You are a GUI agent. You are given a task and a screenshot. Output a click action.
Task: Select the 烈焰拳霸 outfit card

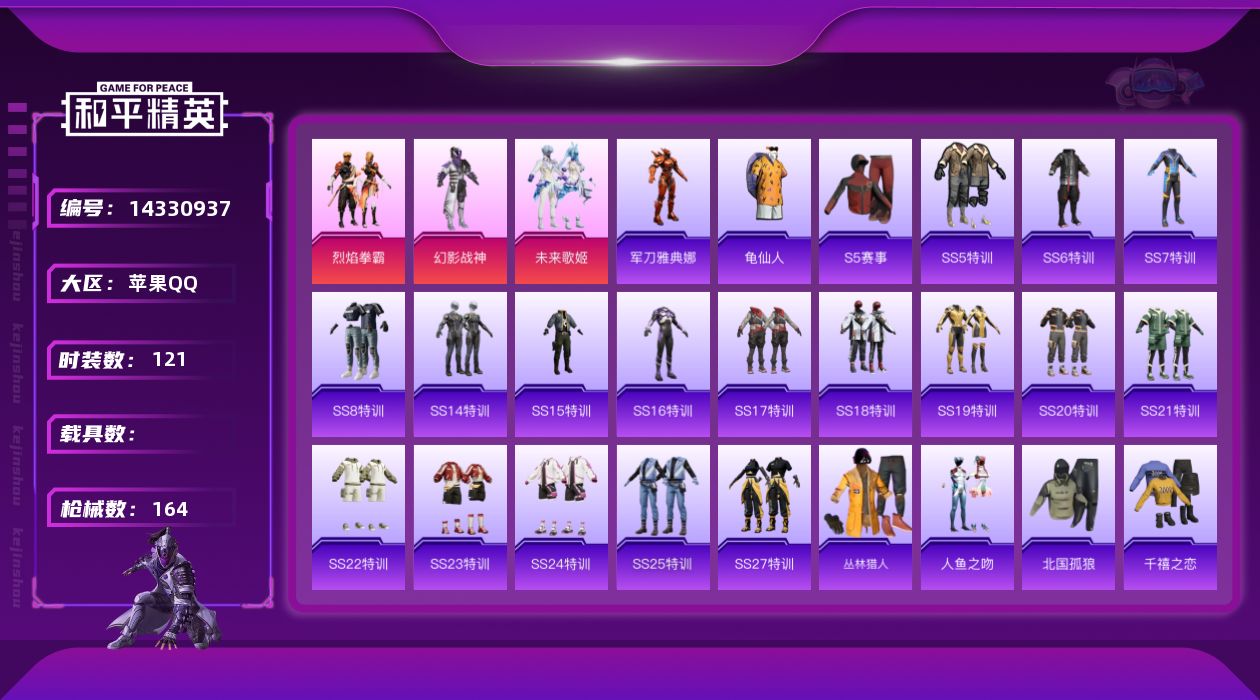358,211
